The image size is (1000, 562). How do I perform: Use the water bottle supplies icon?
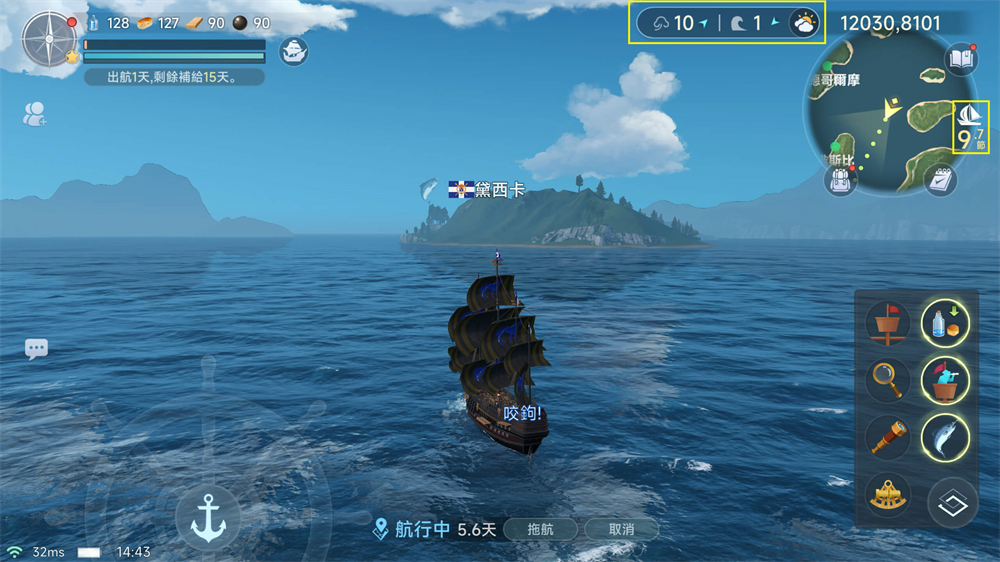(945, 322)
